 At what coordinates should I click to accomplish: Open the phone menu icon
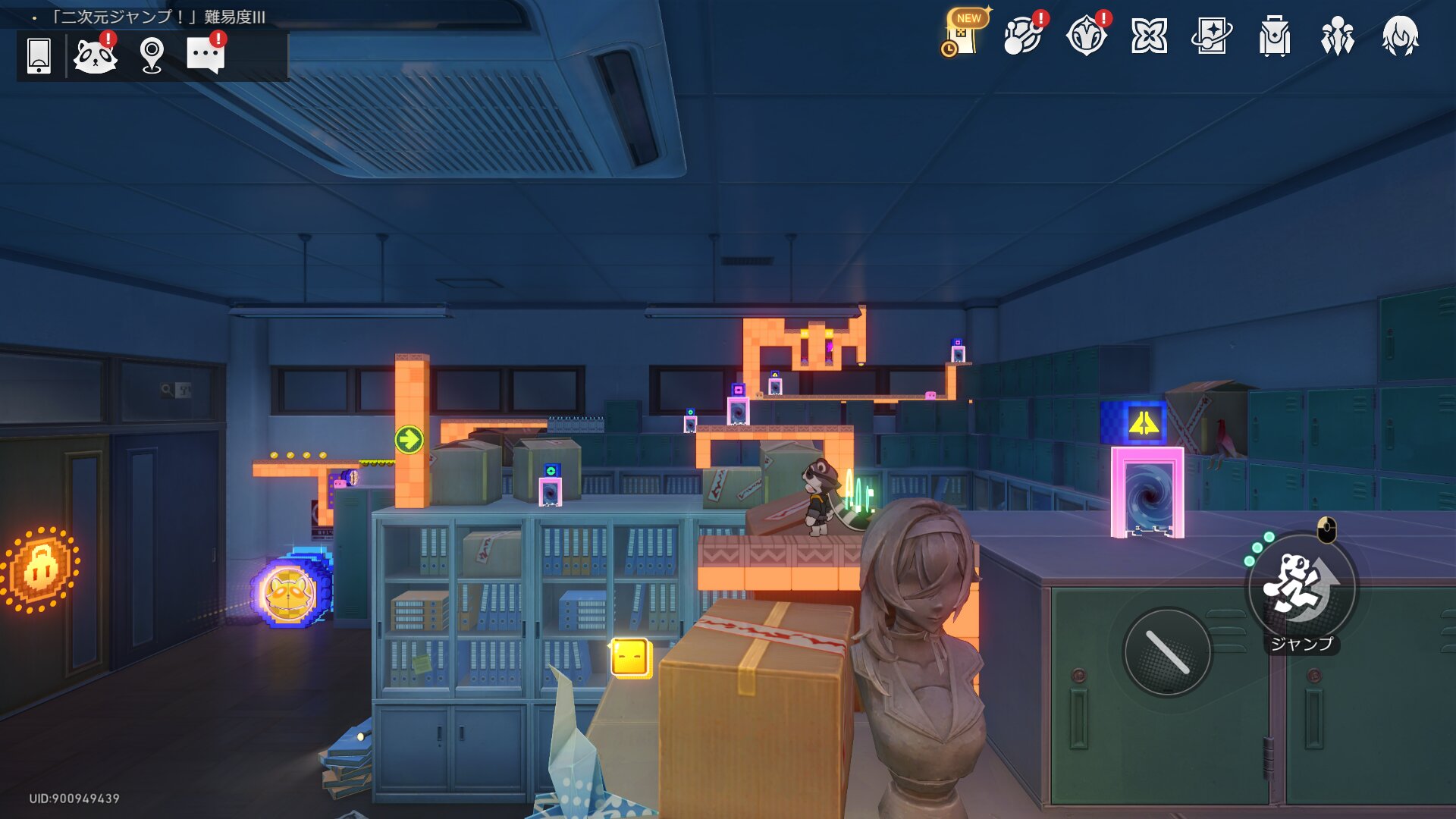(39, 55)
